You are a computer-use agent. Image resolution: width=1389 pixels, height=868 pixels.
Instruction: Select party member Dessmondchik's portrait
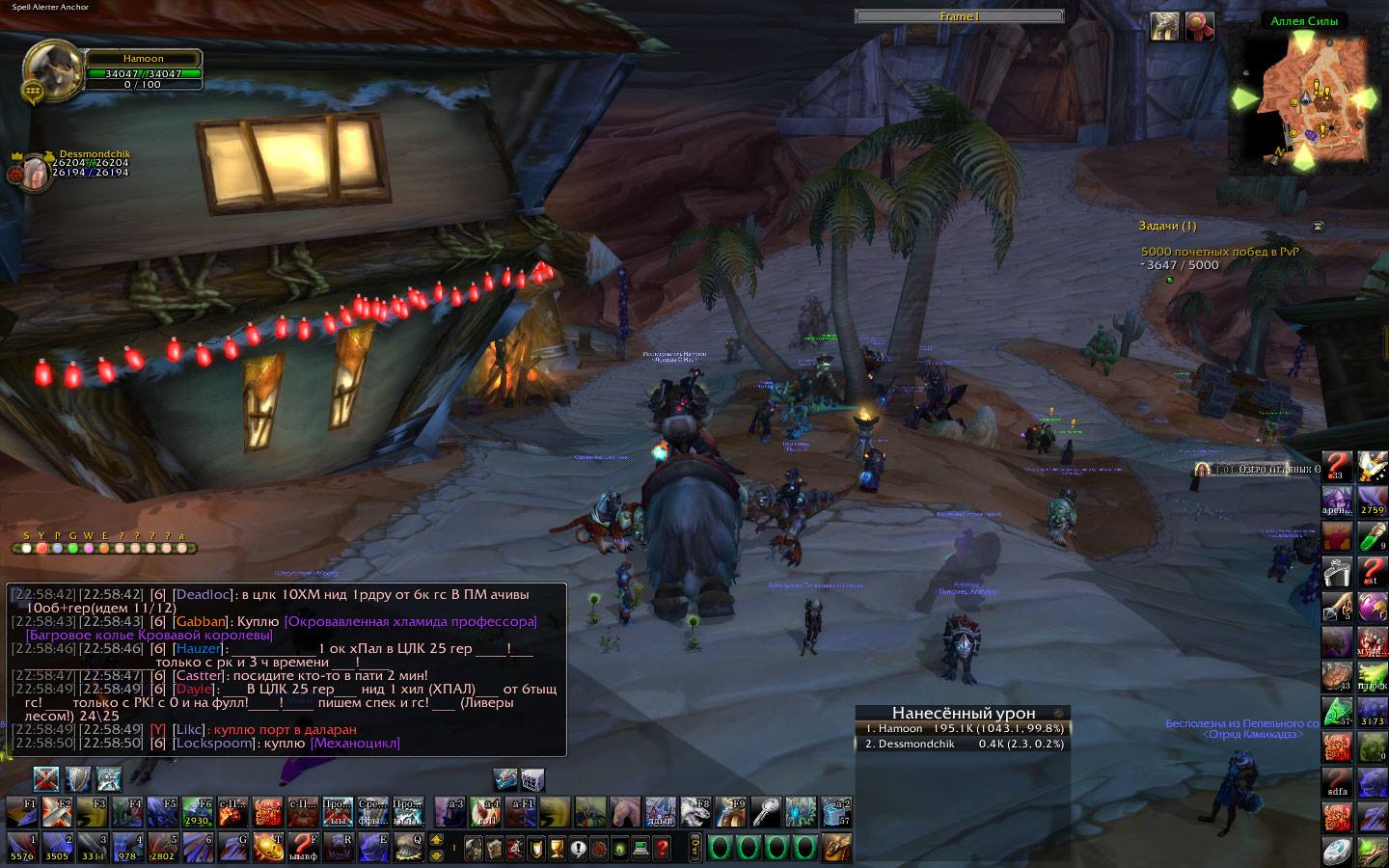35,172
